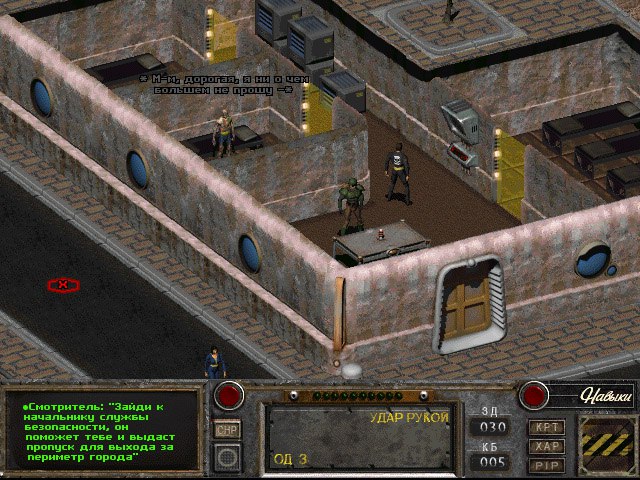Open the inventory with the СНР button
The width and height of the screenshot is (640, 480).
coord(228,430)
